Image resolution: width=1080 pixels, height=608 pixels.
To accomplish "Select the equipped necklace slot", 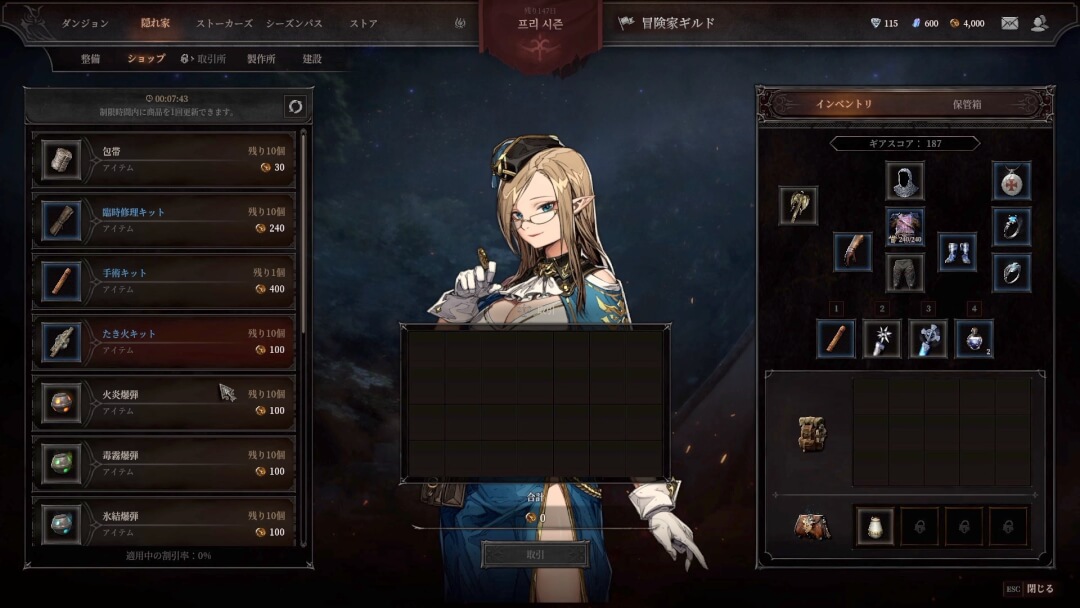I will [x=1011, y=181].
